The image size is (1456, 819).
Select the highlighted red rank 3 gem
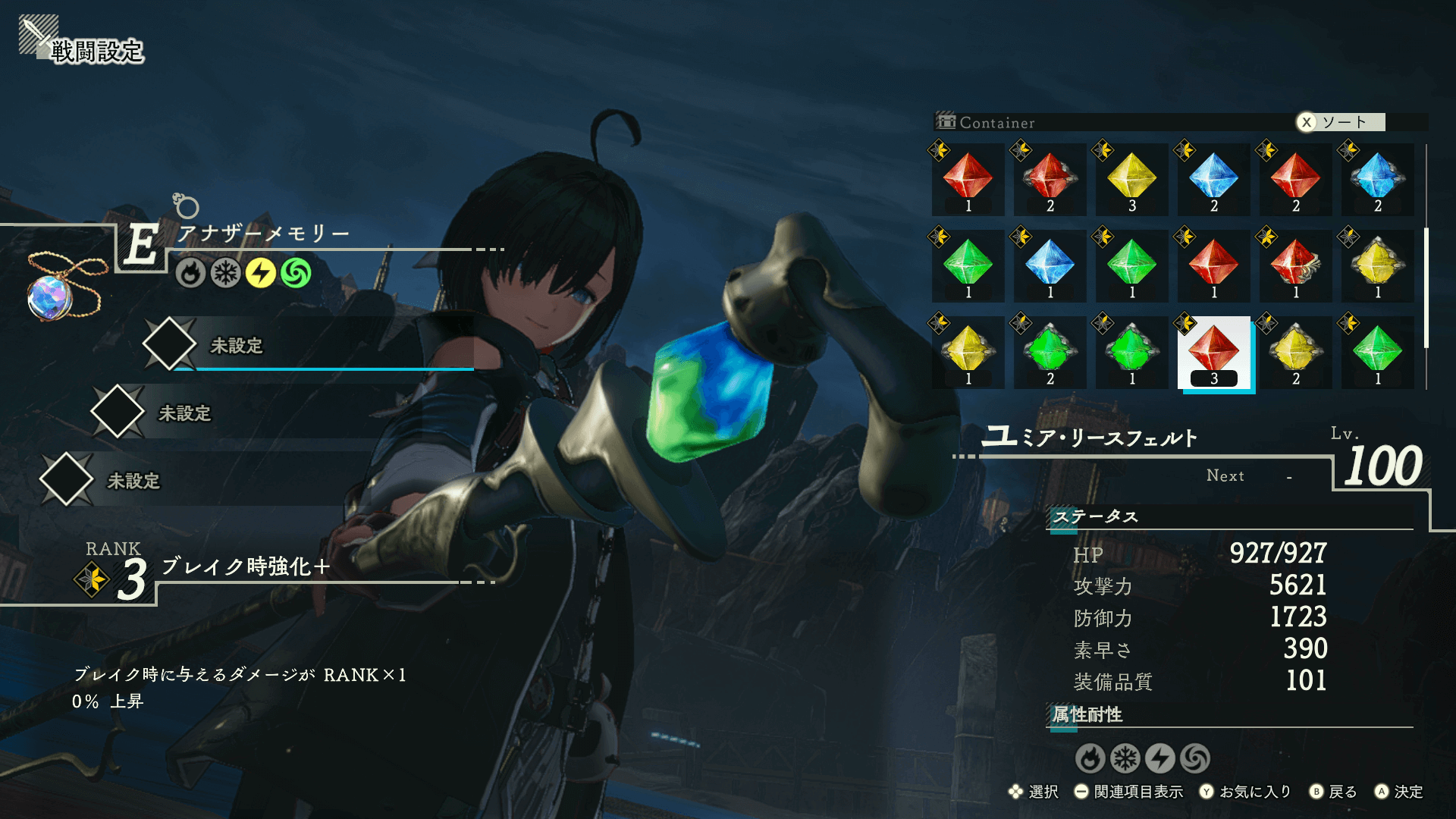(1213, 352)
